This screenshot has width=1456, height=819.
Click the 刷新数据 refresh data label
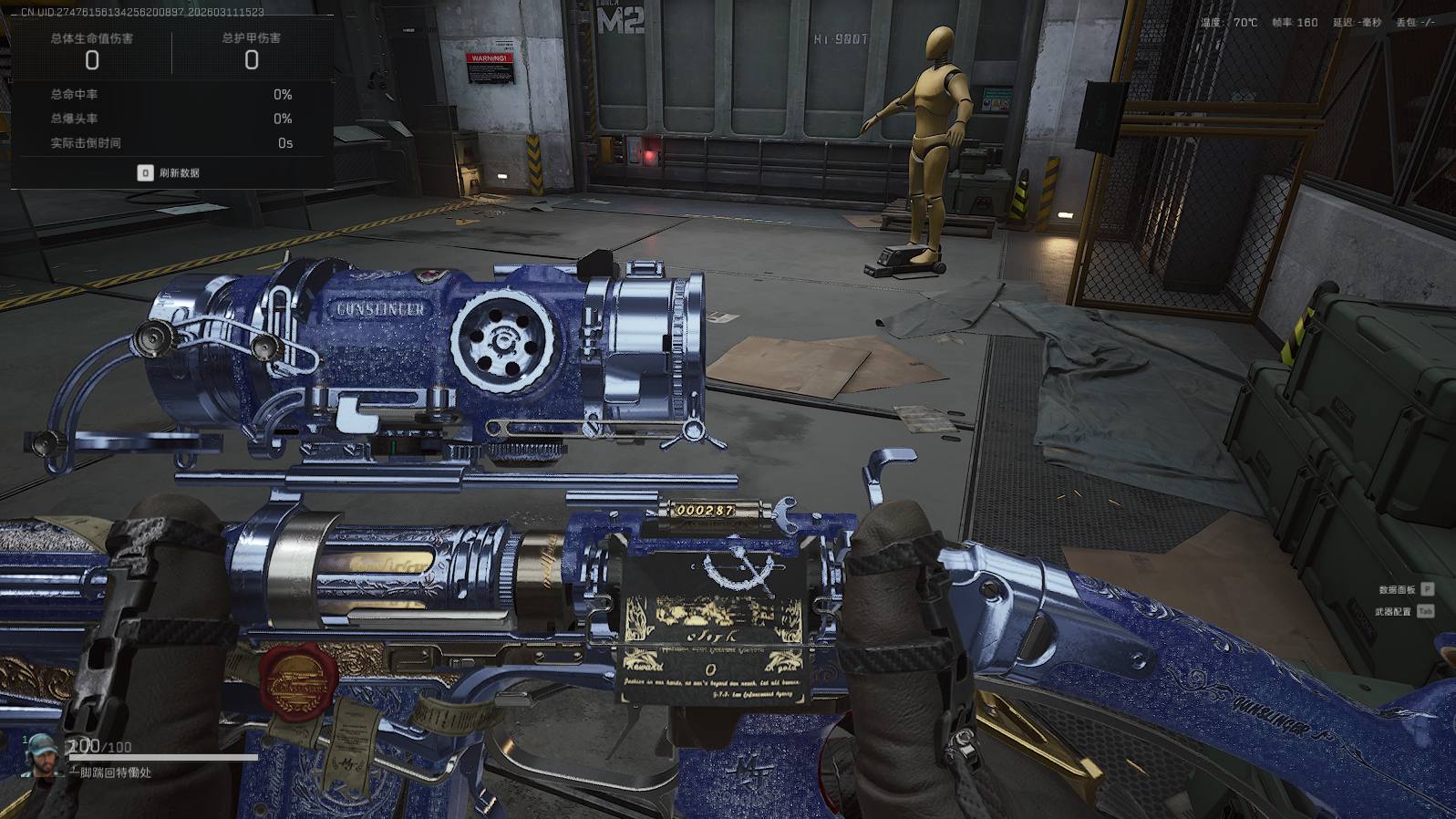179,173
